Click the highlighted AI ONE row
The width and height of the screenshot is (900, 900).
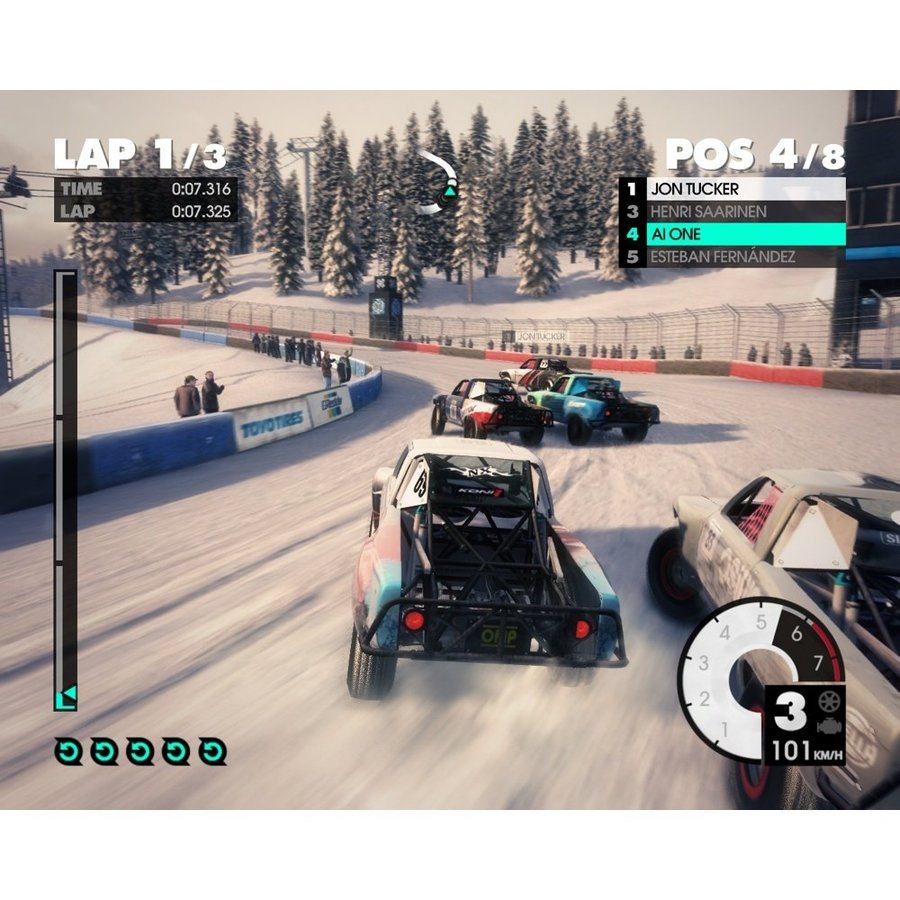[731, 234]
